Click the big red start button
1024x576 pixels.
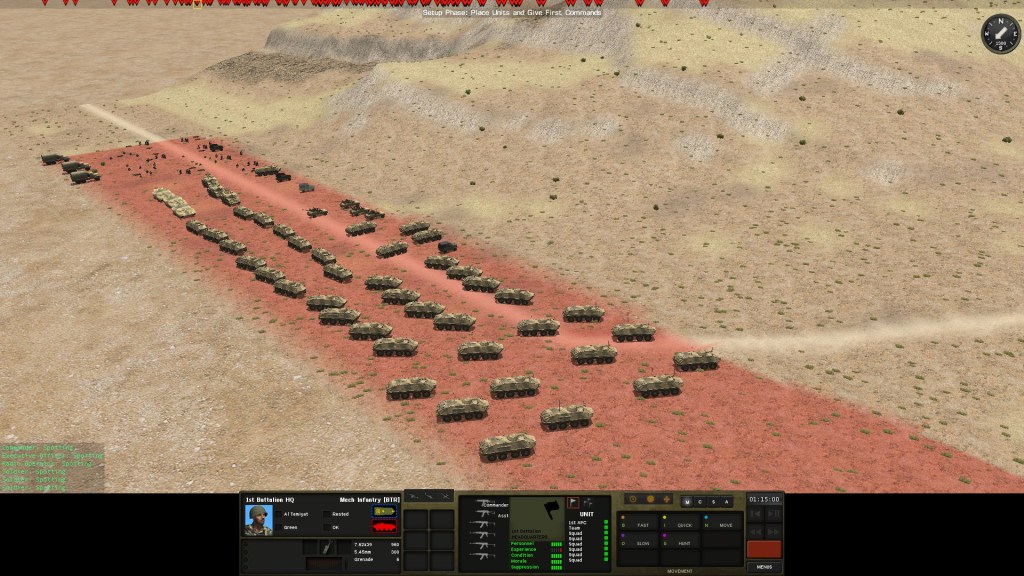[x=764, y=549]
